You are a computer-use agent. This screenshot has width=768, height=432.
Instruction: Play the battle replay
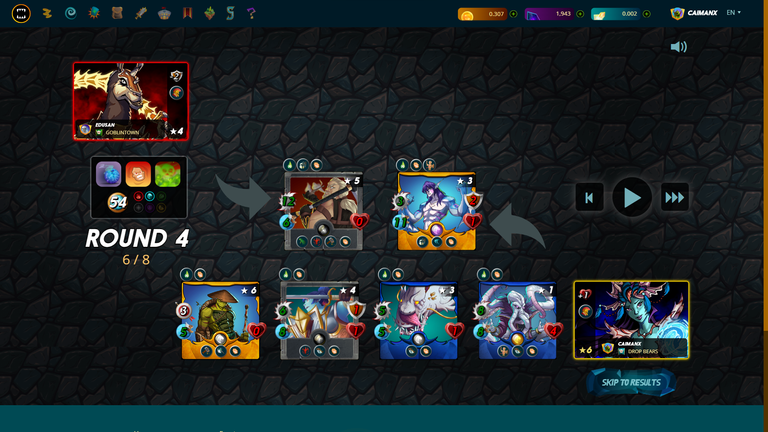coord(632,197)
